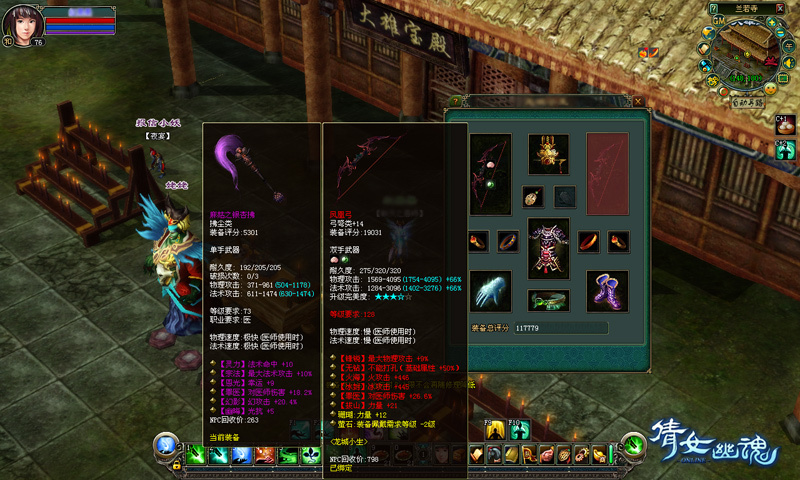The width and height of the screenshot is (800, 480).
Task: Select the purple boots equipment slot
Action: pos(606,290)
